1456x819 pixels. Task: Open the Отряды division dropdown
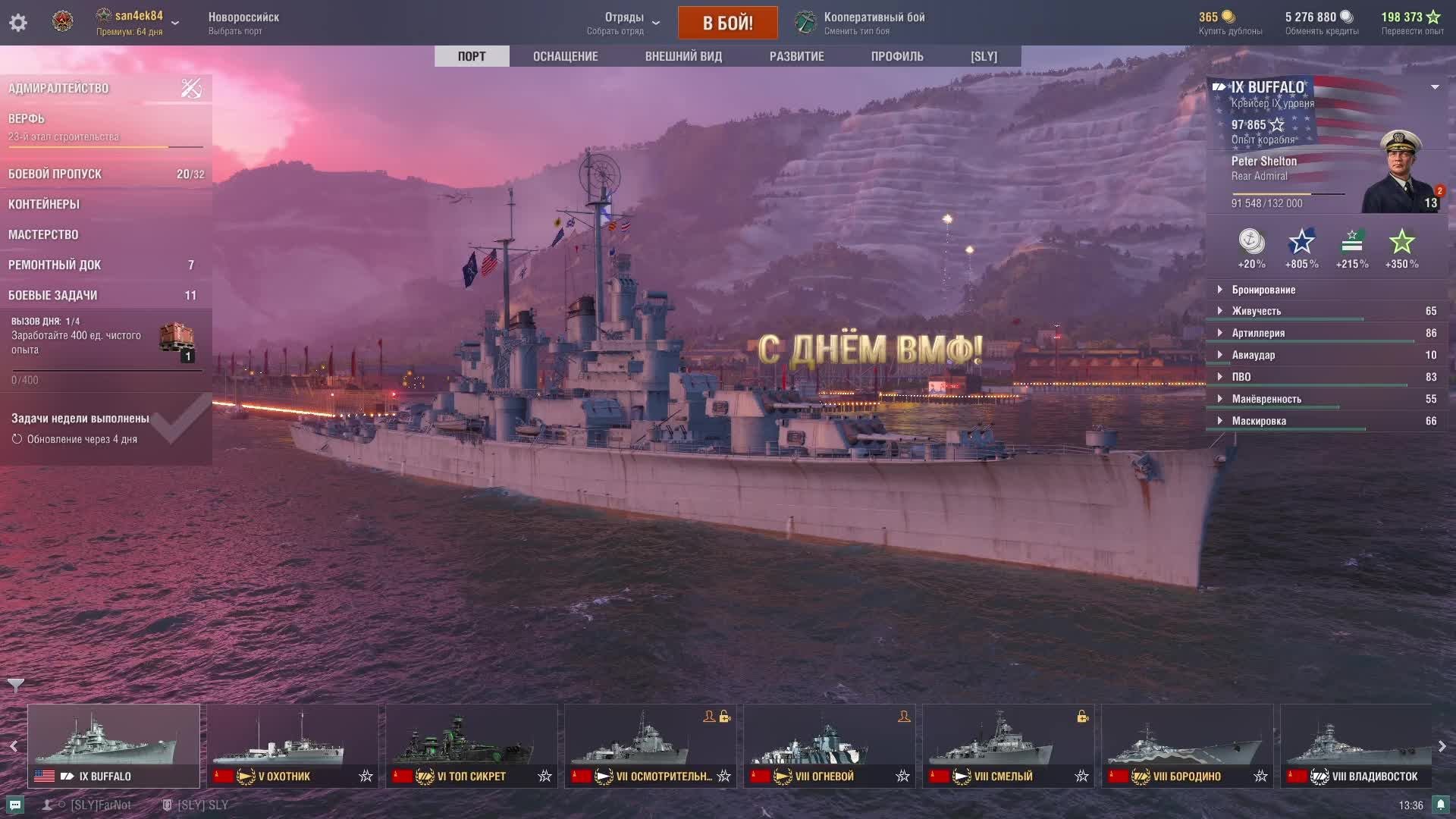click(x=623, y=23)
